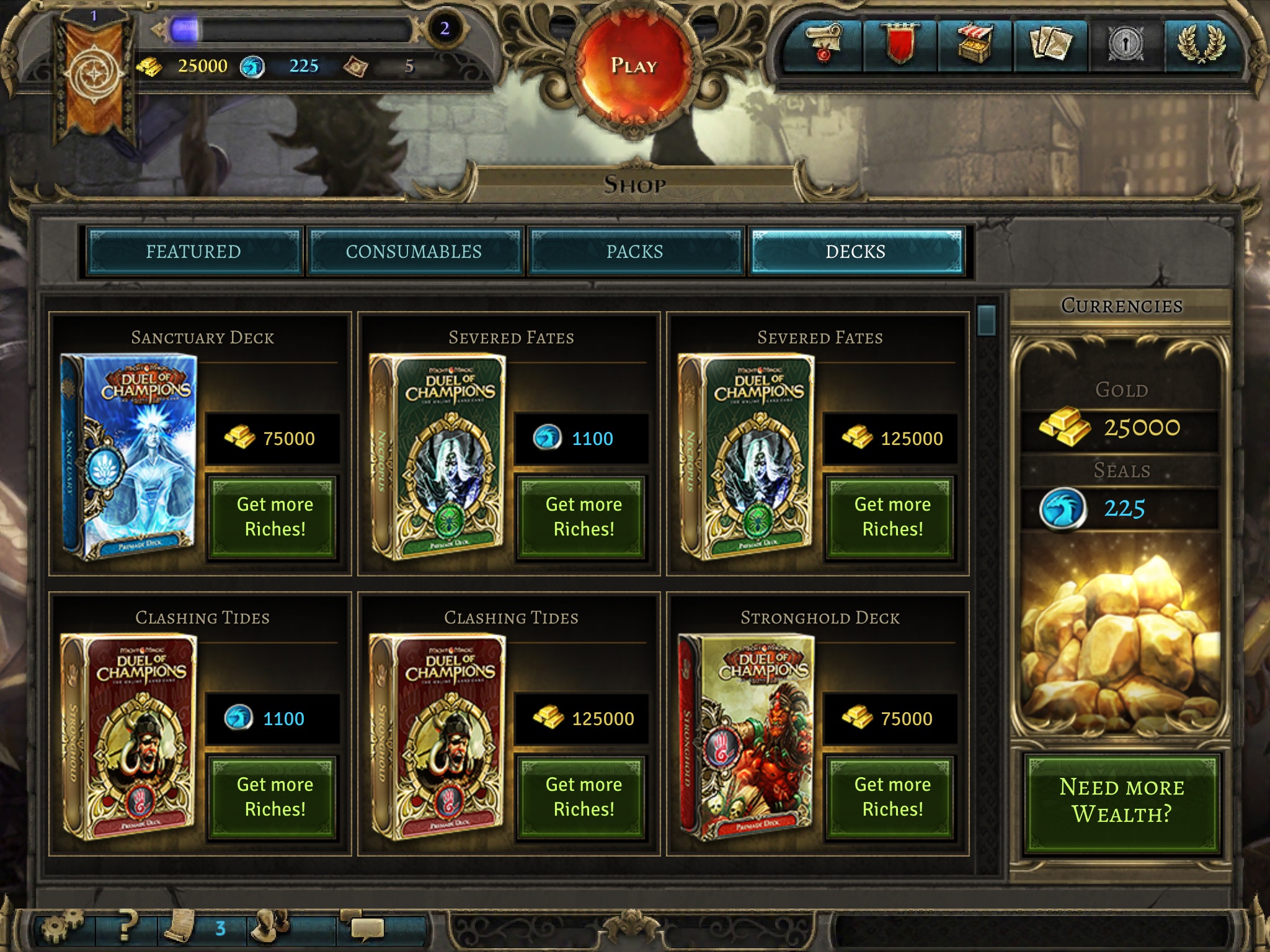Select the Stronghold Deck box art
The image size is (1270, 952).
tap(747, 738)
